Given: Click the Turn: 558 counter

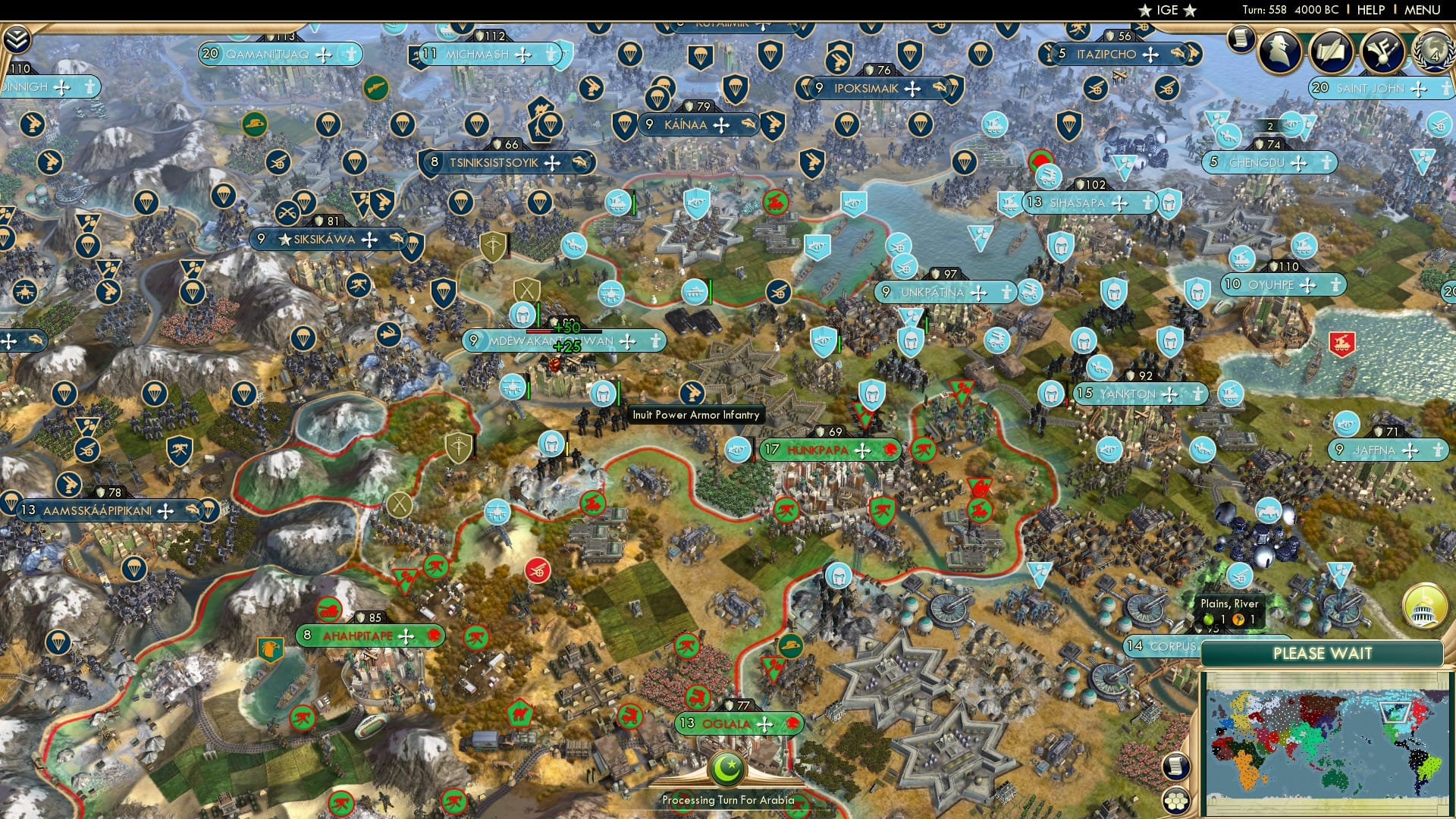Looking at the screenshot, I should coord(1265,10).
